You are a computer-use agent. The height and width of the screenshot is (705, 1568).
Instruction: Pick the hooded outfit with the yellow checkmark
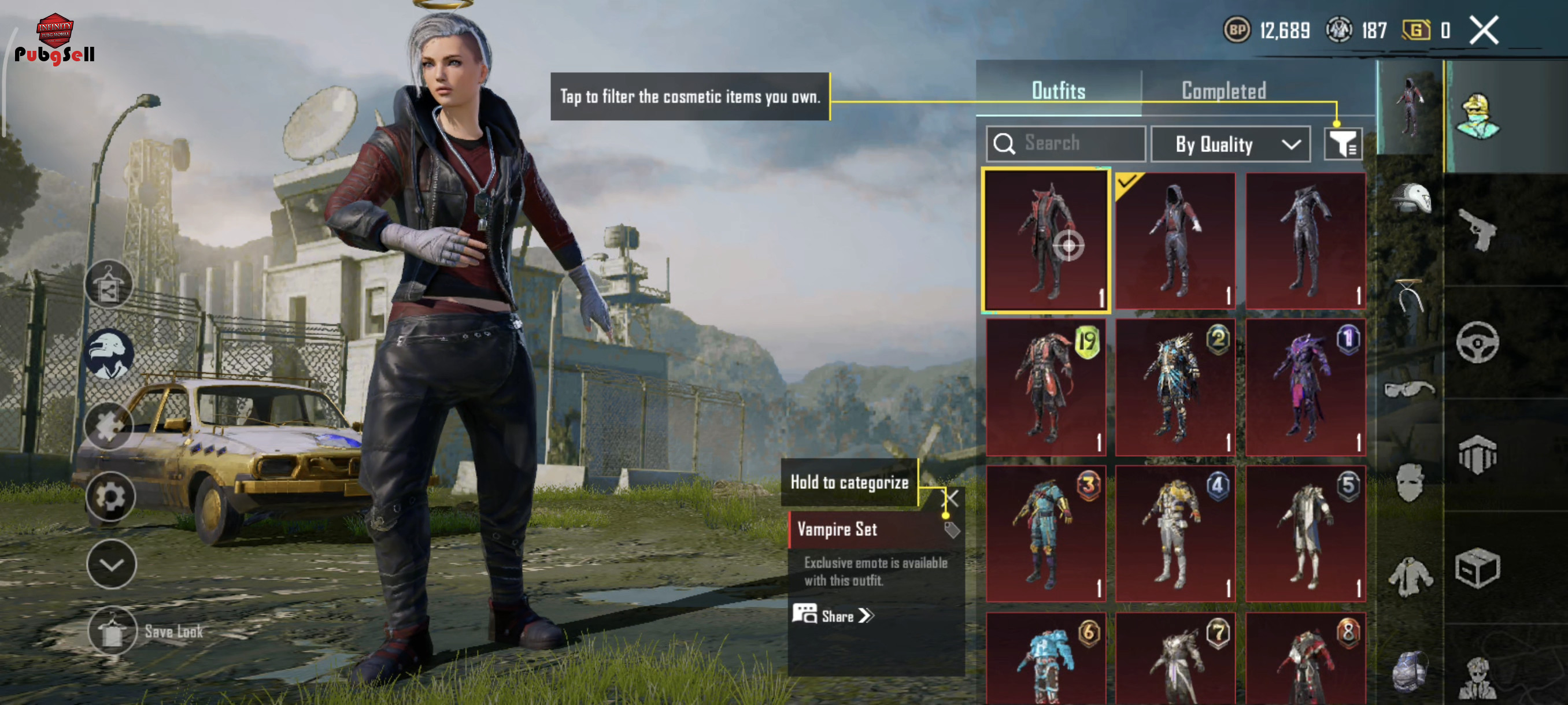click(1175, 241)
